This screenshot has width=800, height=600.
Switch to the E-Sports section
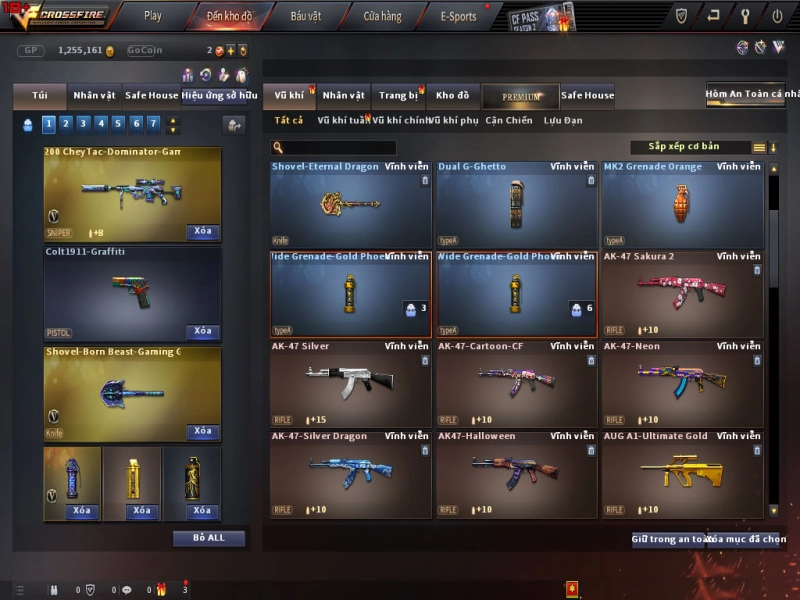pyautogui.click(x=458, y=16)
